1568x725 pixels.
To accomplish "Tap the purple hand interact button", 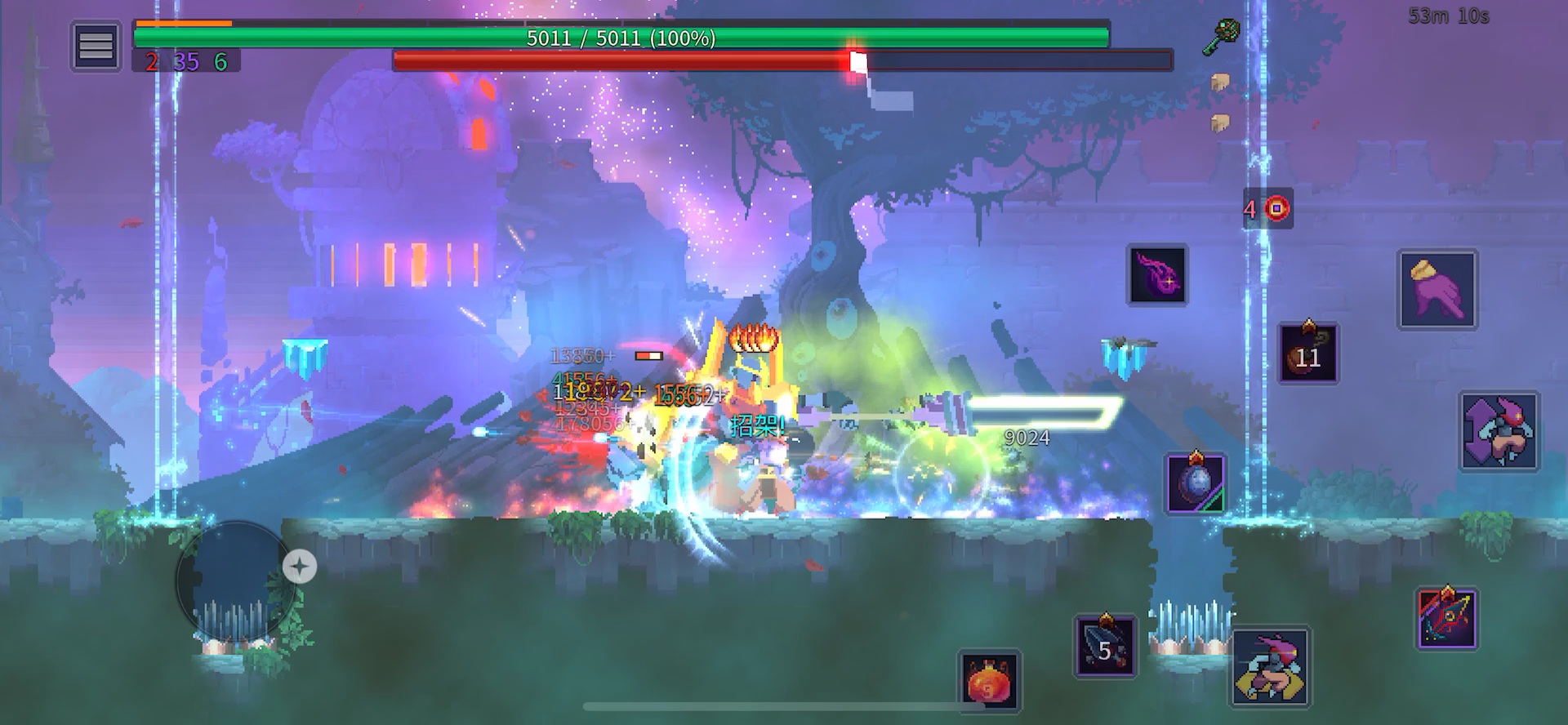I will (x=1437, y=290).
